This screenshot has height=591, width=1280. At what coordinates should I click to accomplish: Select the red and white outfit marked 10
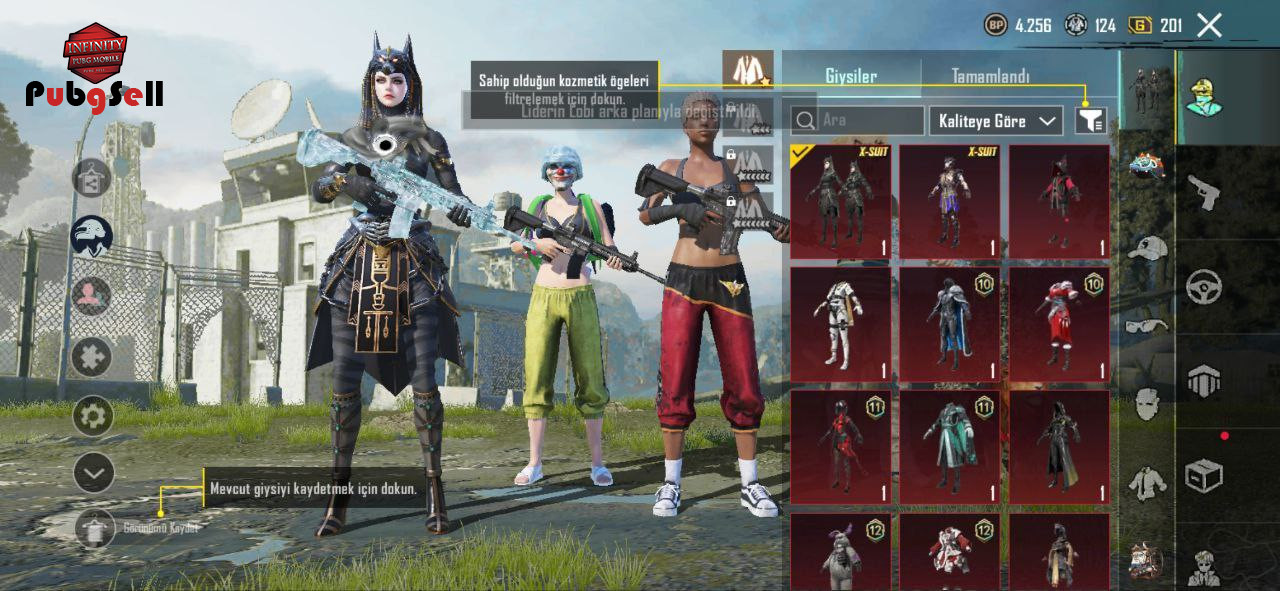1059,325
